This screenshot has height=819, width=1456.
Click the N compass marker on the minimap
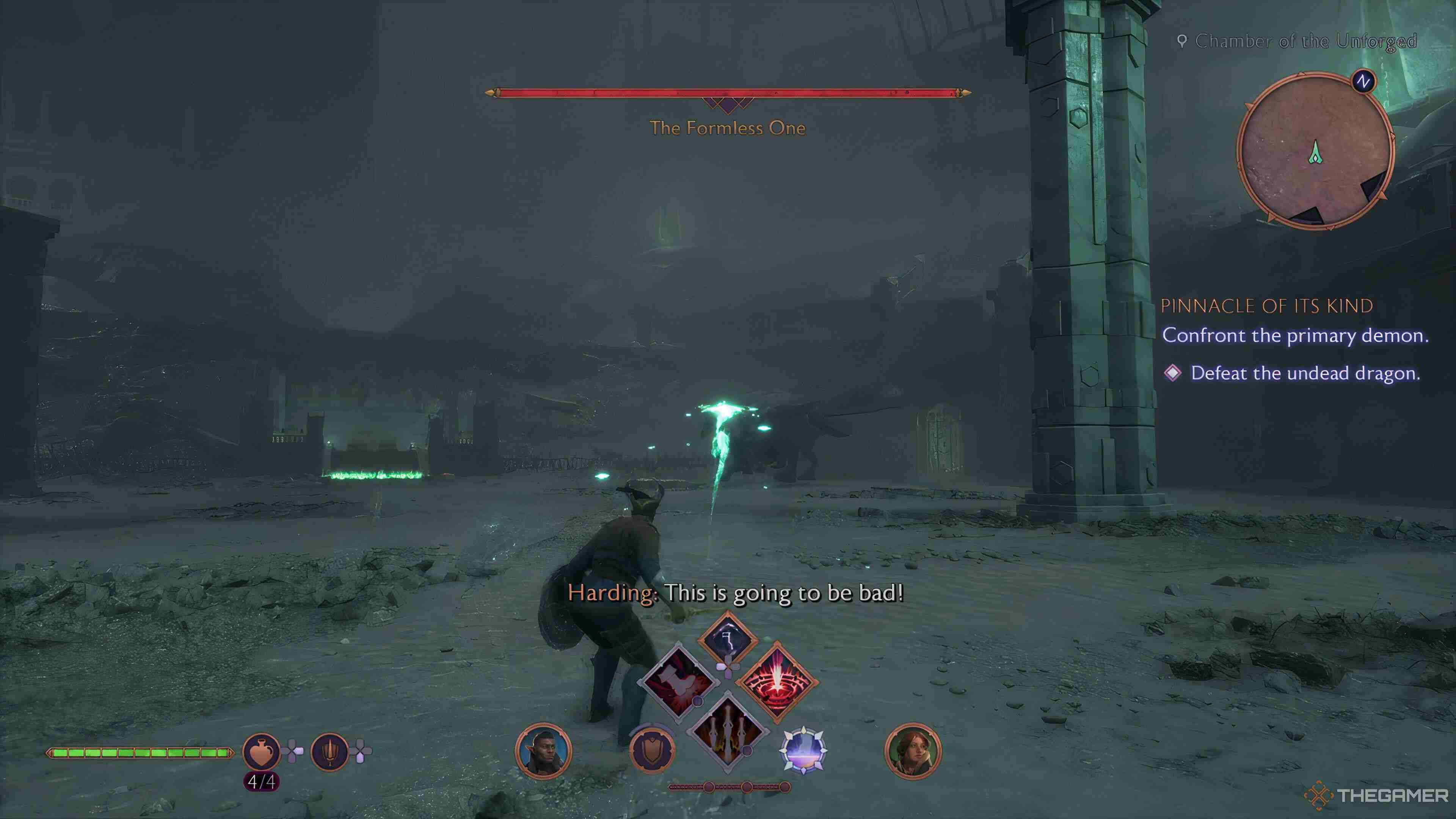point(1363,82)
